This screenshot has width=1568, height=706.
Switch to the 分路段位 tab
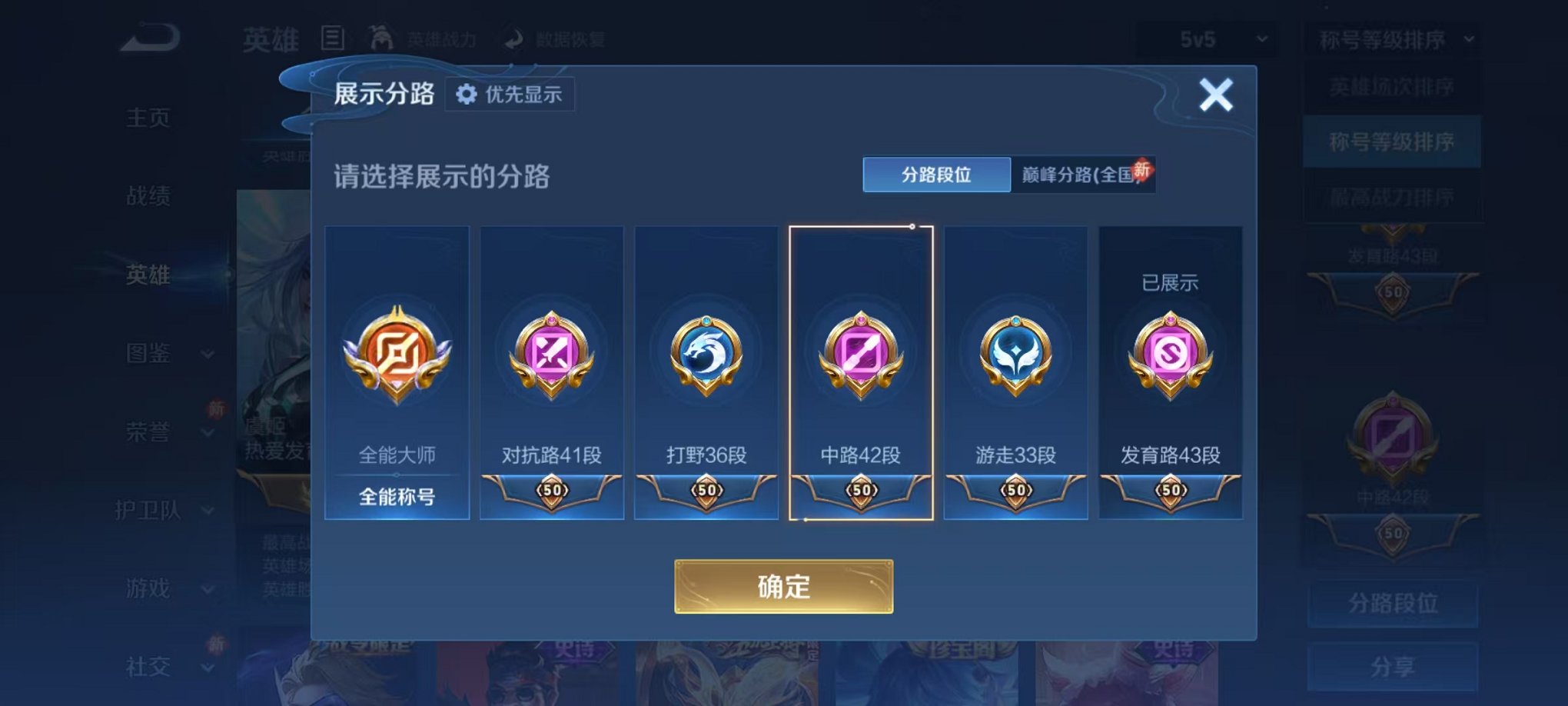point(935,175)
